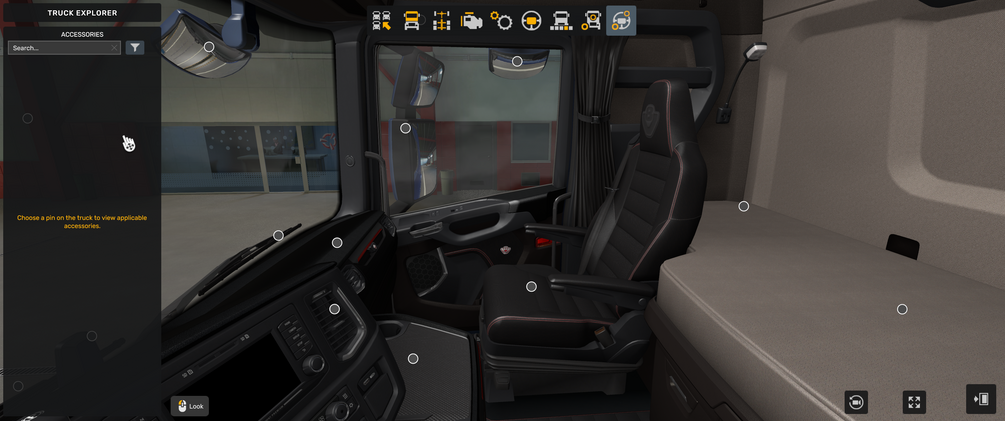1005x421 pixels.
Task: Open the accessories filter funnel button
Action: [x=135, y=48]
